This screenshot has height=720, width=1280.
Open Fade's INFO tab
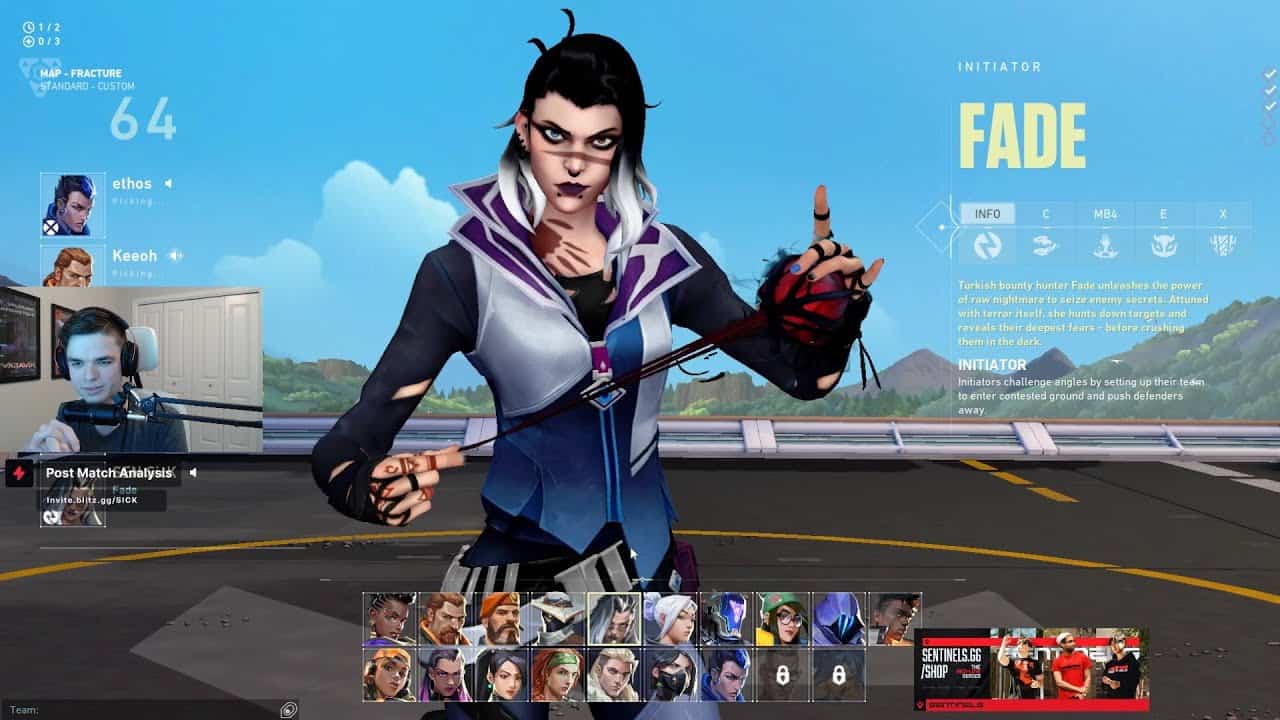988,214
